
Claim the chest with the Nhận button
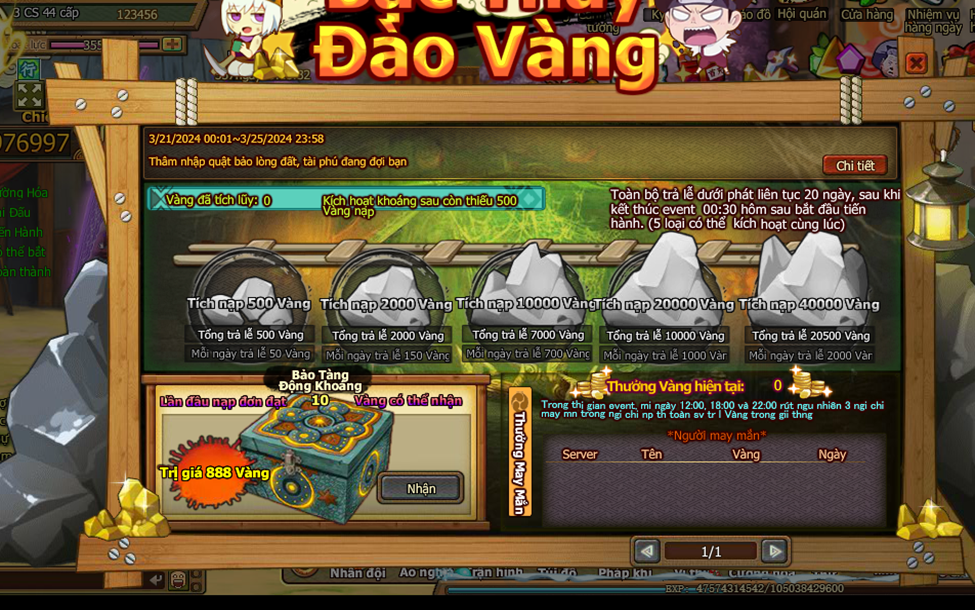[421, 488]
